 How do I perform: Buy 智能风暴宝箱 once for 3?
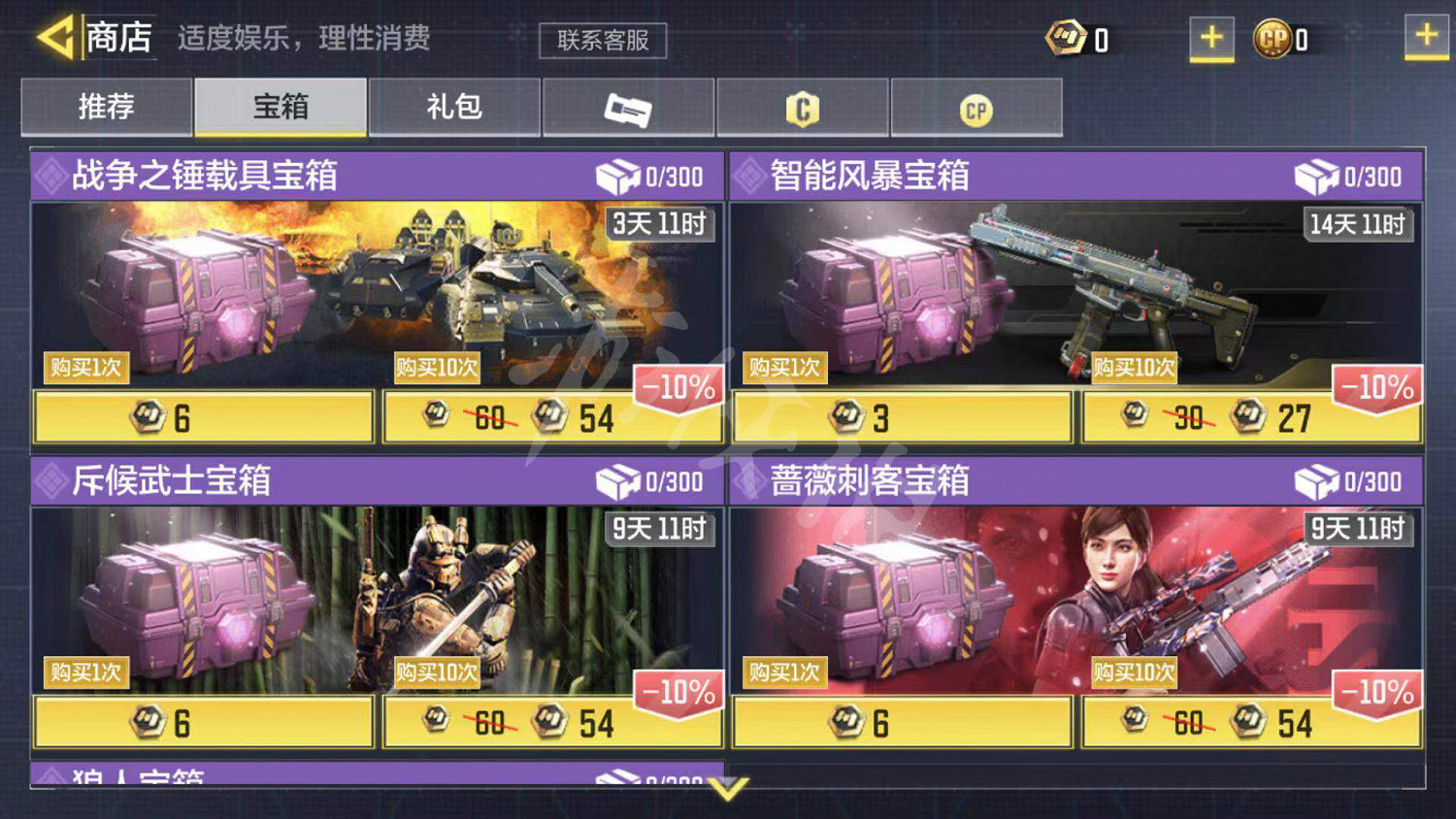901,417
